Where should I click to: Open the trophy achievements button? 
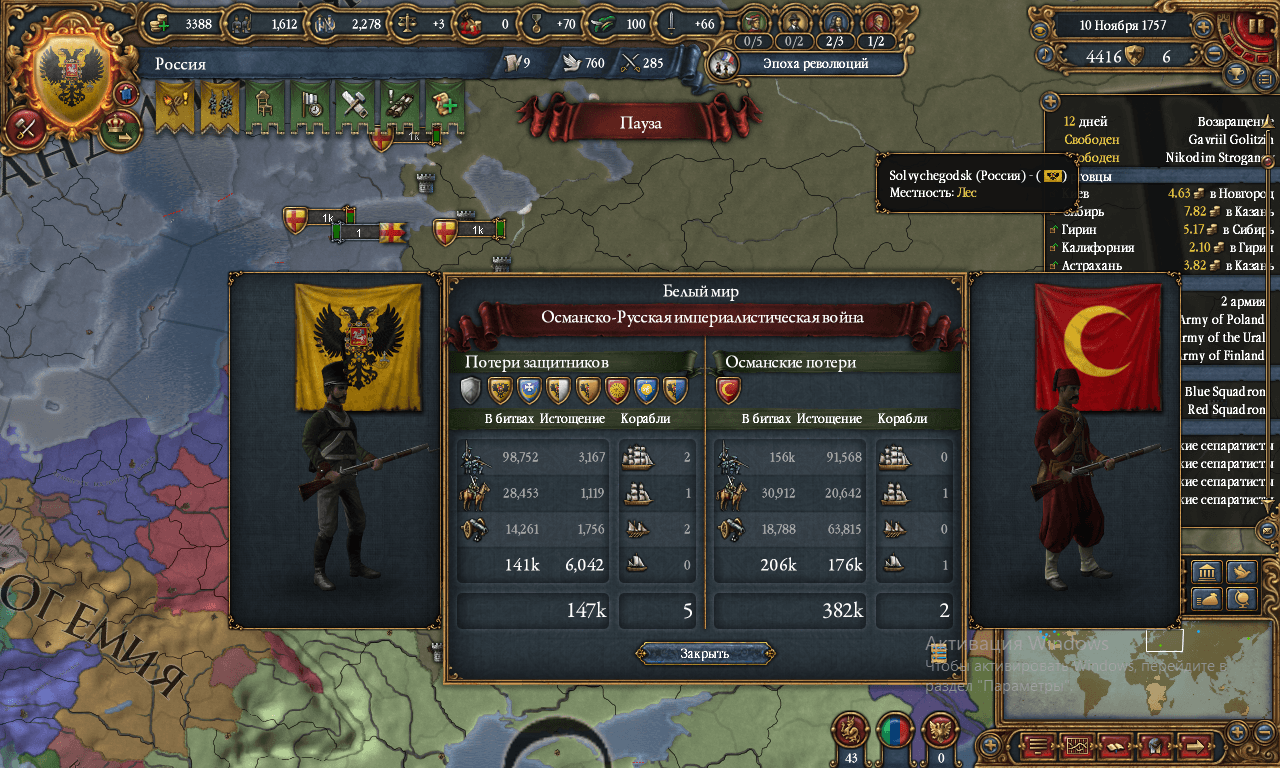point(1237,75)
